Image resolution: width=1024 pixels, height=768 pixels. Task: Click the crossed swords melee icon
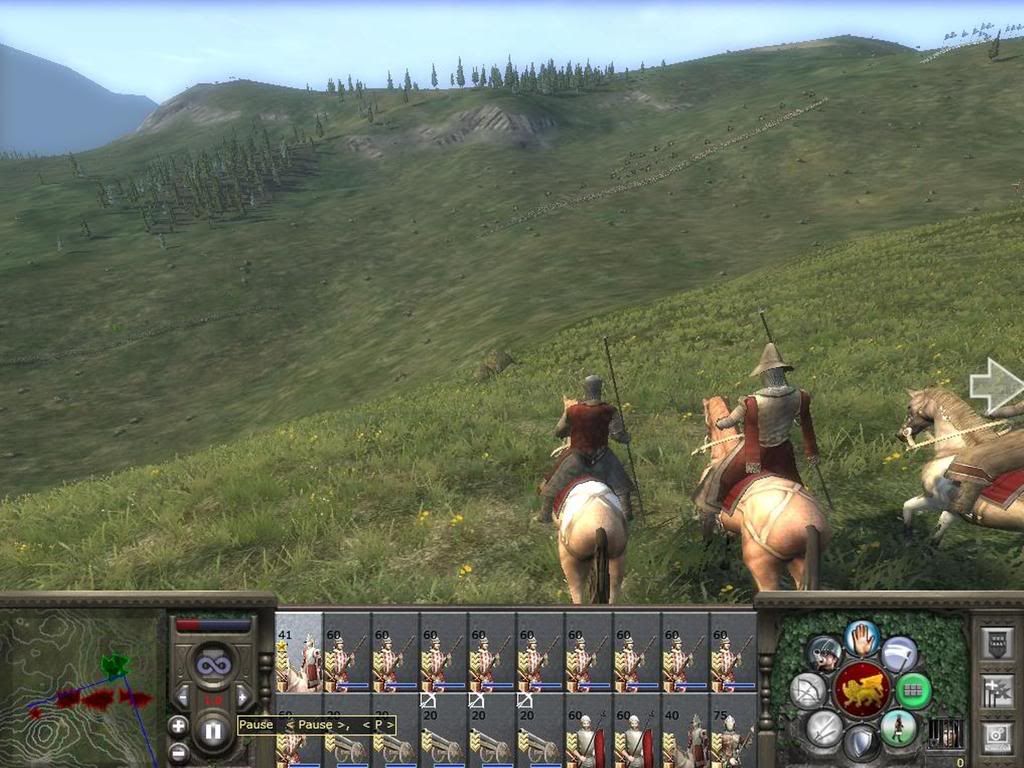tap(824, 727)
